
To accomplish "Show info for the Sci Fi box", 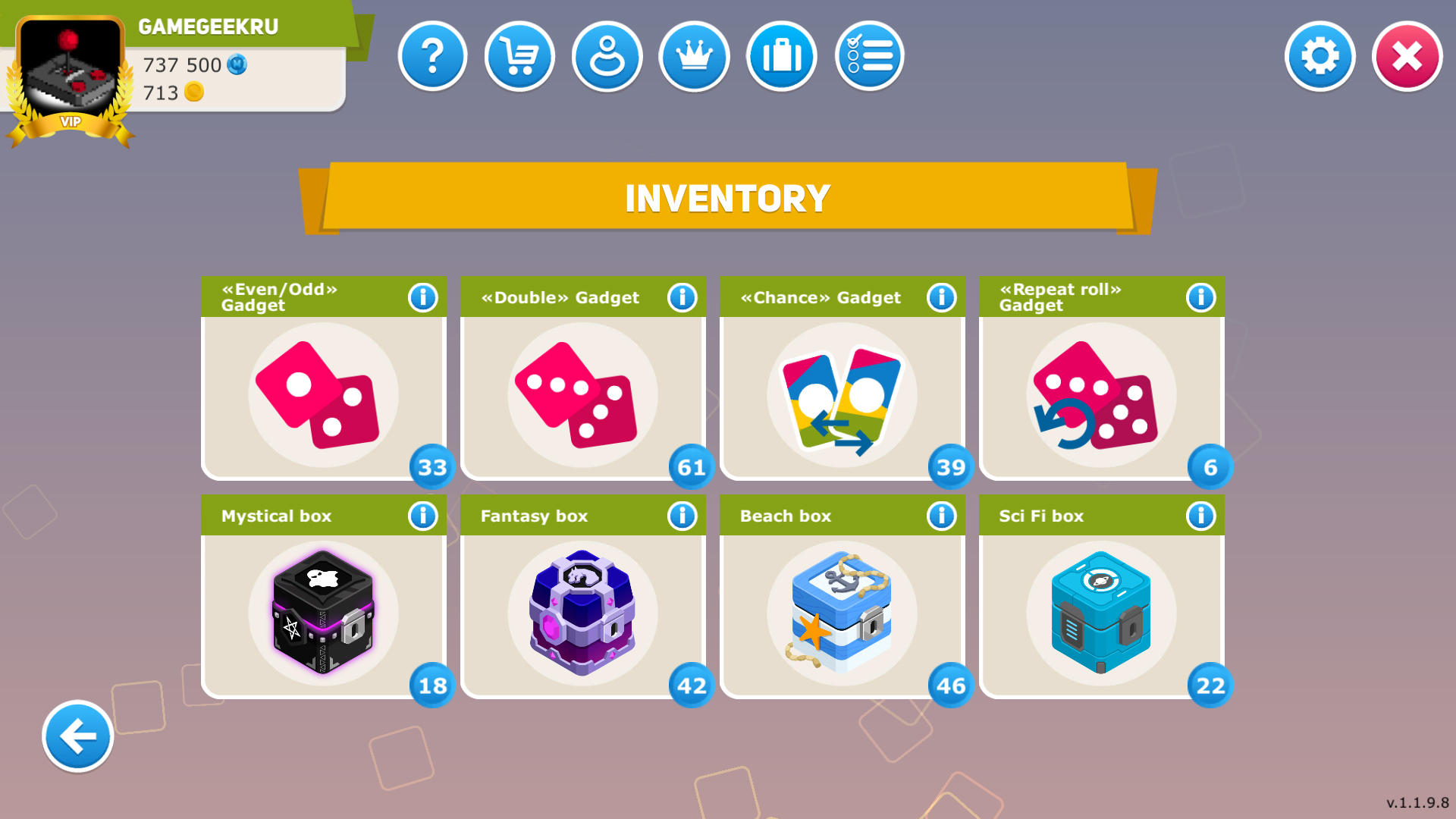I will [1200, 515].
